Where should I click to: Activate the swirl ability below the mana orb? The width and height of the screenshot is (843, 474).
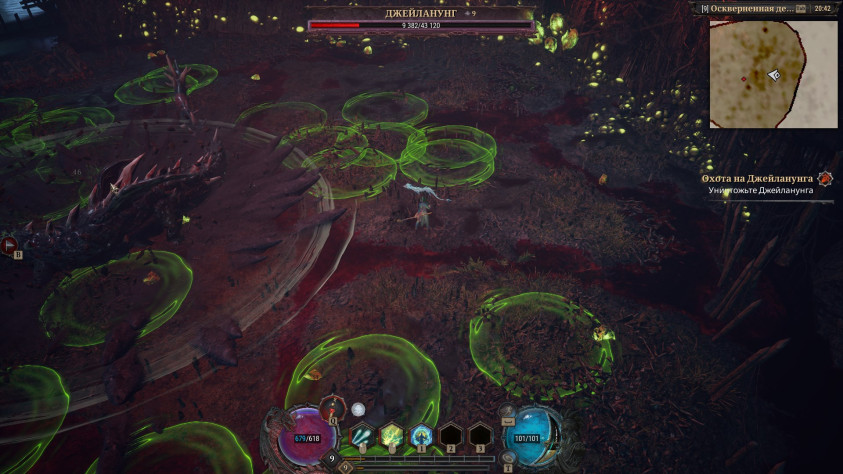pyautogui.click(x=508, y=457)
